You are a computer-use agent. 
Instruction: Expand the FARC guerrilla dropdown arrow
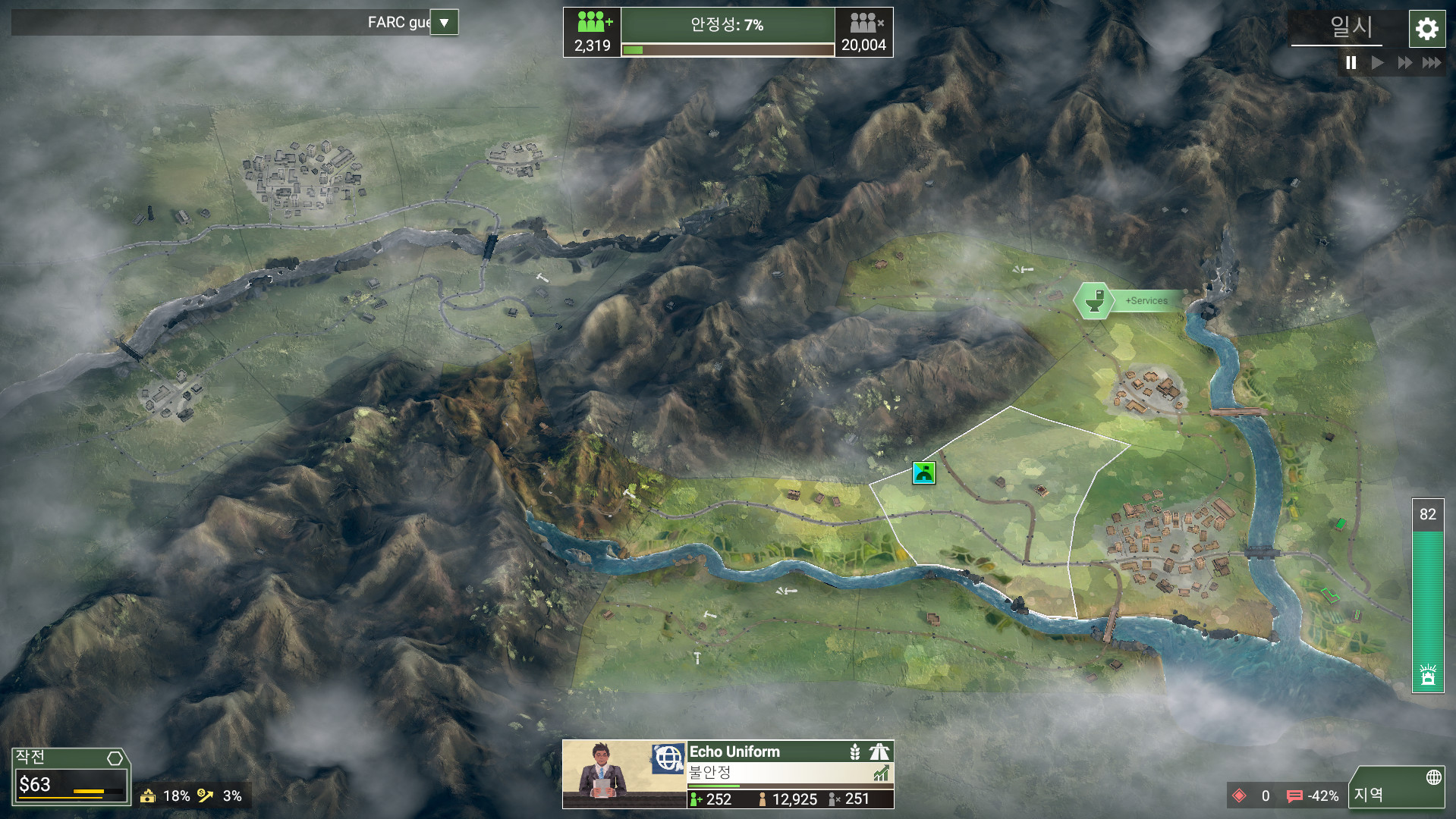(x=444, y=23)
